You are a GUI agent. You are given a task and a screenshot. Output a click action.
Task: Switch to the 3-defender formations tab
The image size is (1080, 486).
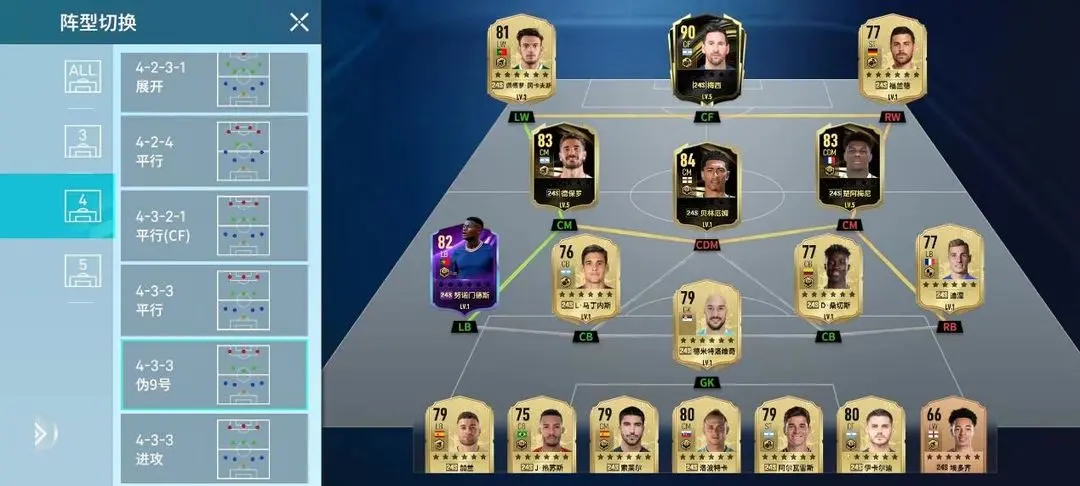click(83, 141)
